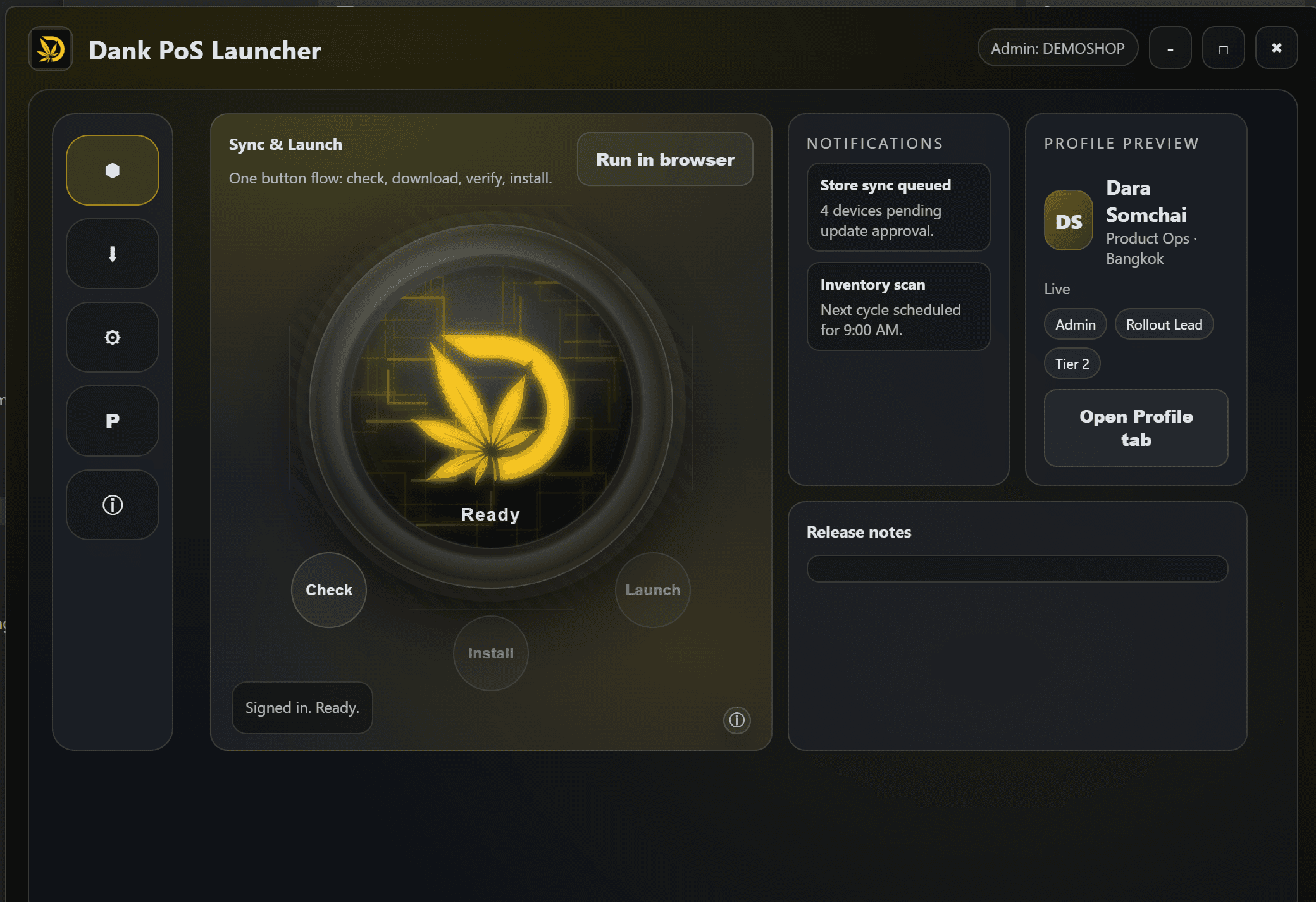The image size is (1316, 902).
Task: Click the info icon at the sidebar bottom
Action: 112,504
